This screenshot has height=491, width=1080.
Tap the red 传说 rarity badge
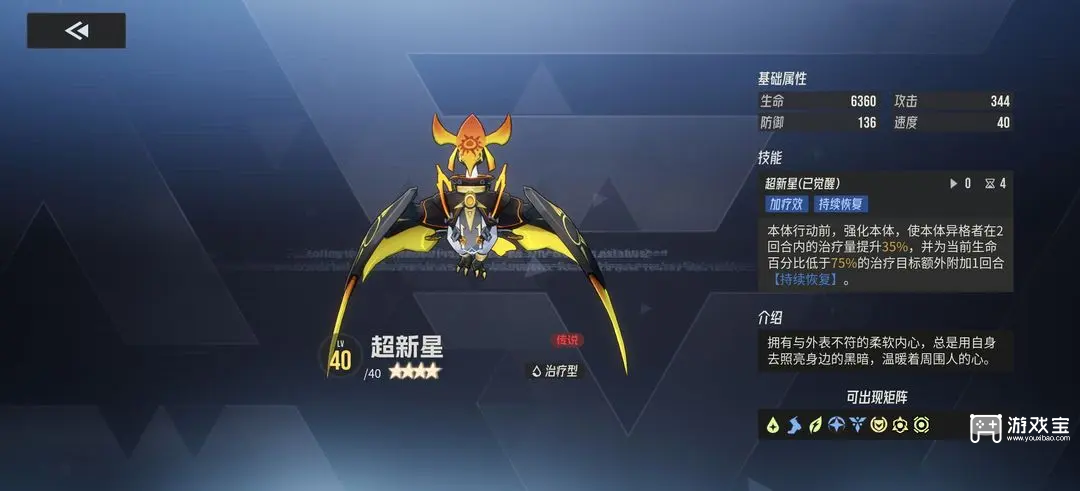click(567, 340)
